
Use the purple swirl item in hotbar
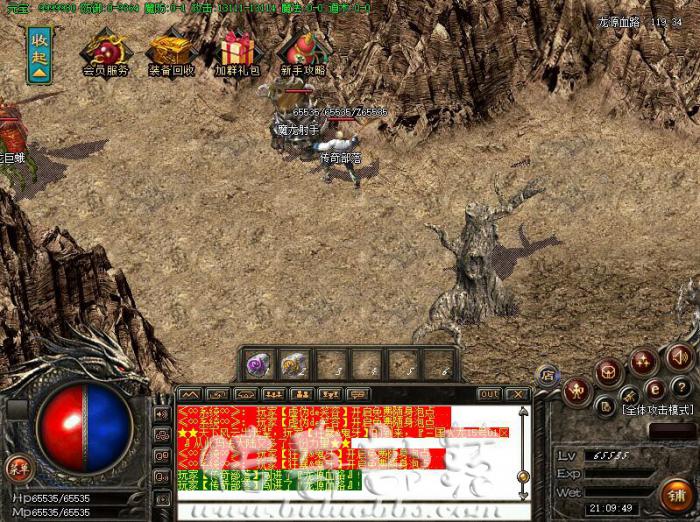[x=259, y=363]
